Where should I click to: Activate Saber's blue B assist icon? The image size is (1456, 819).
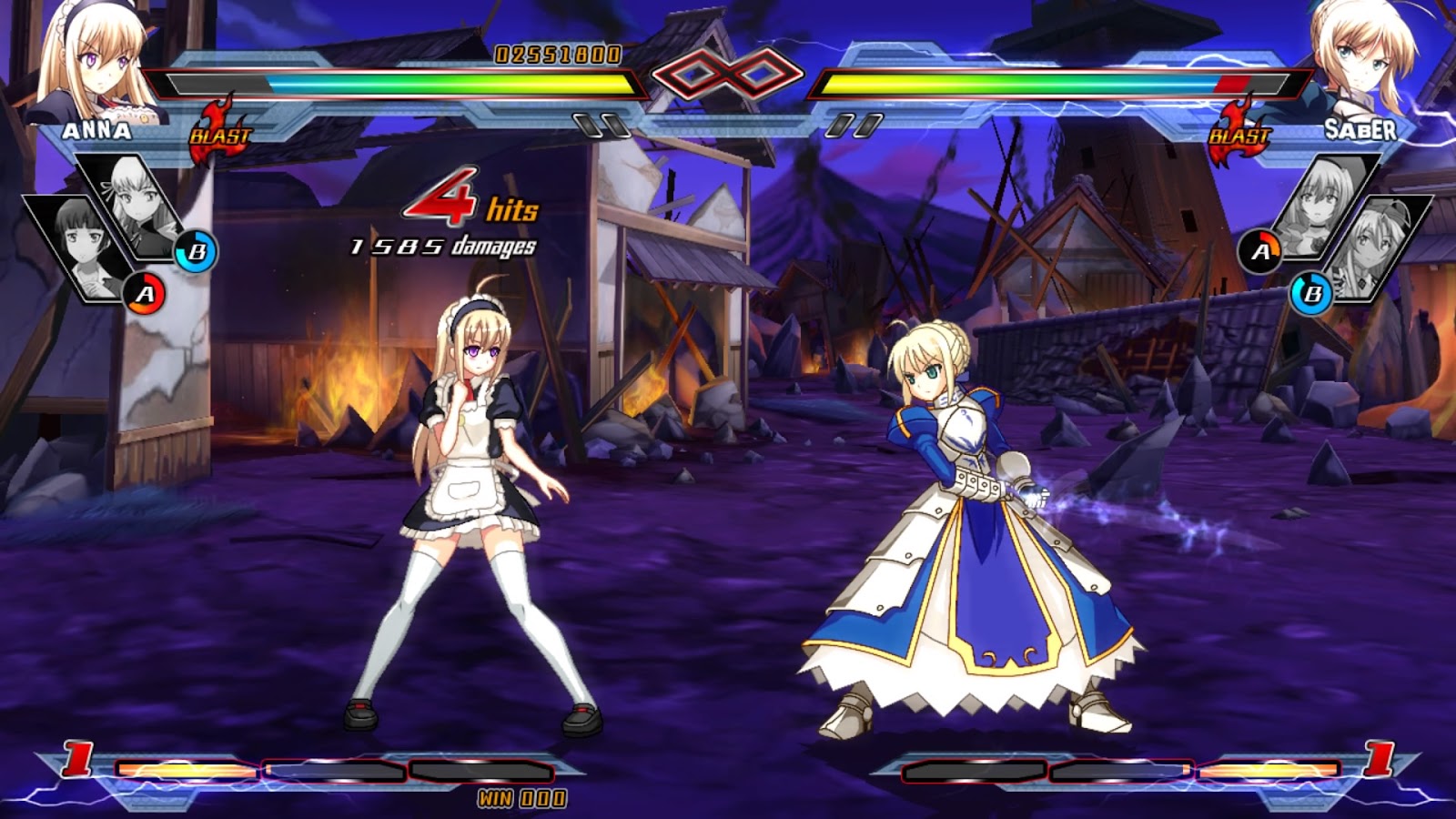[1311, 294]
